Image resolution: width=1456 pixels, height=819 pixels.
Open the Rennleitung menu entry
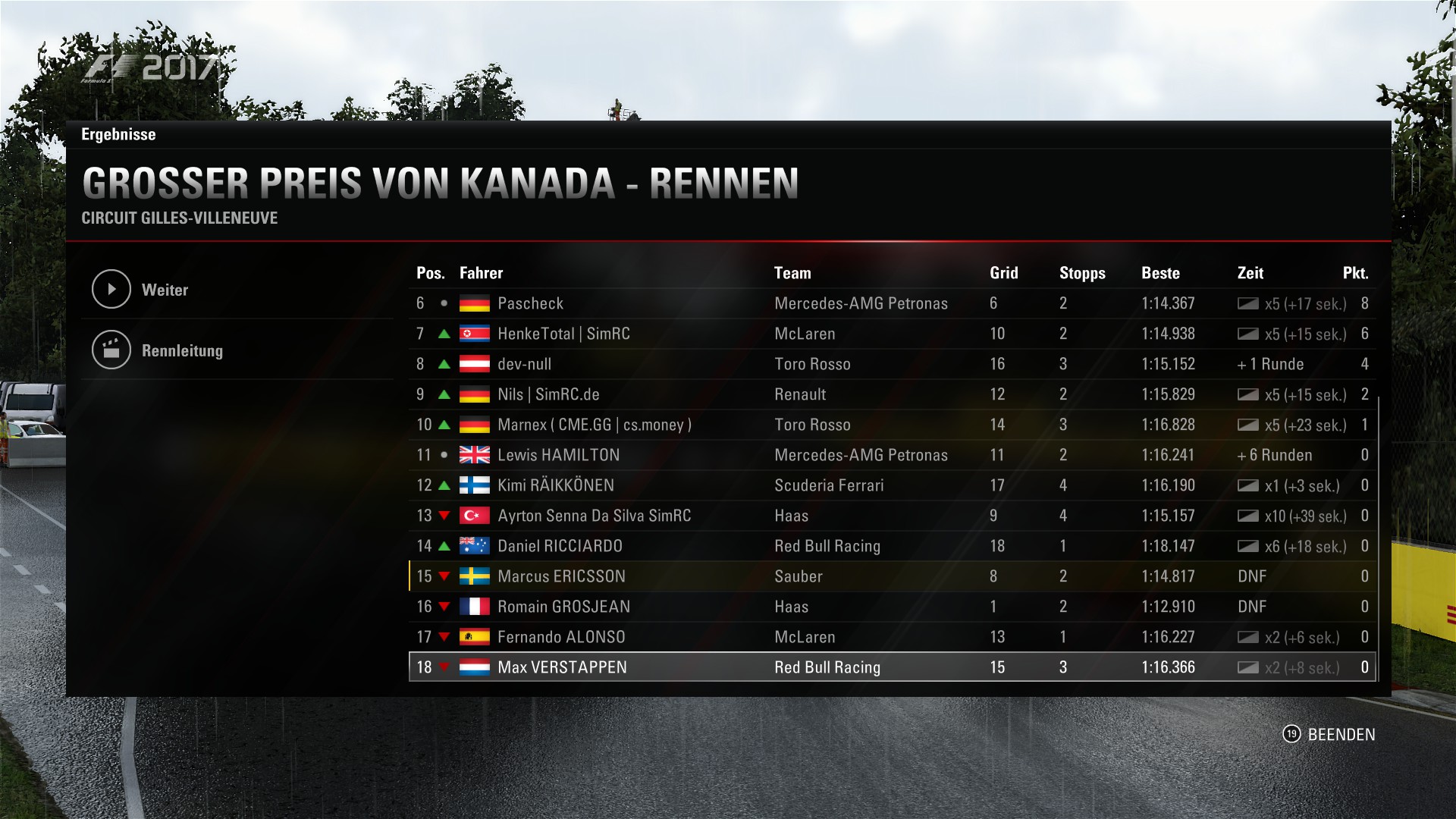pos(182,350)
